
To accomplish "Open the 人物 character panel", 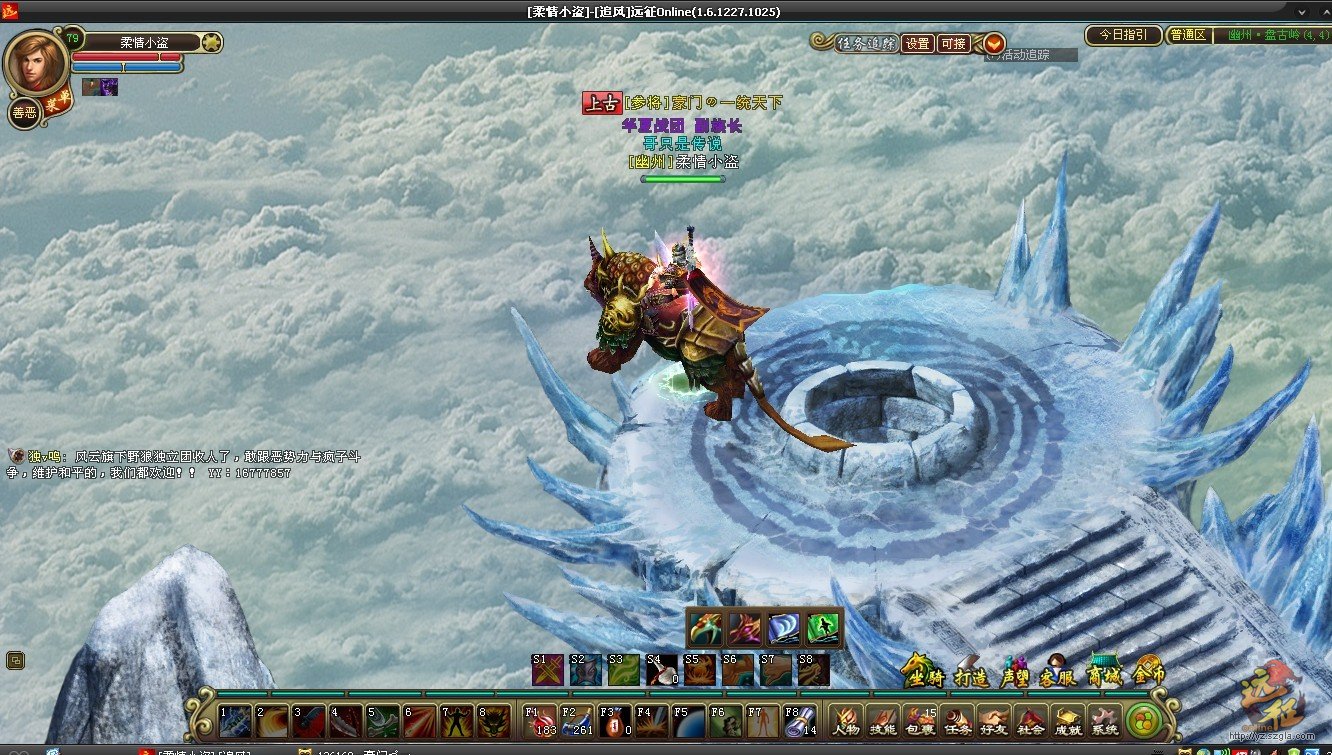I will [x=847, y=720].
